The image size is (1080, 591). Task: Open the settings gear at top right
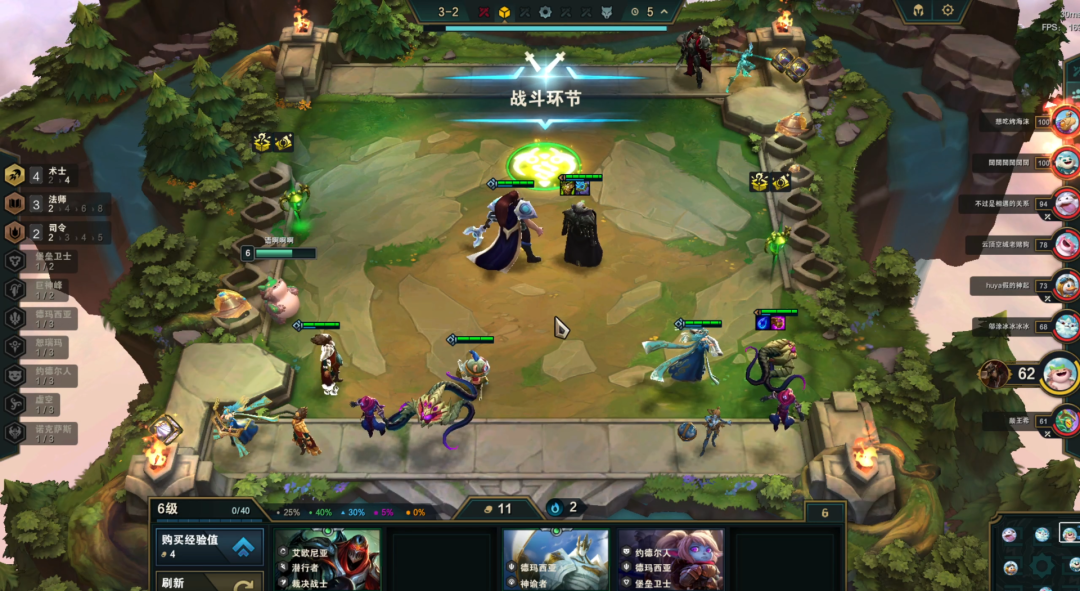948,11
